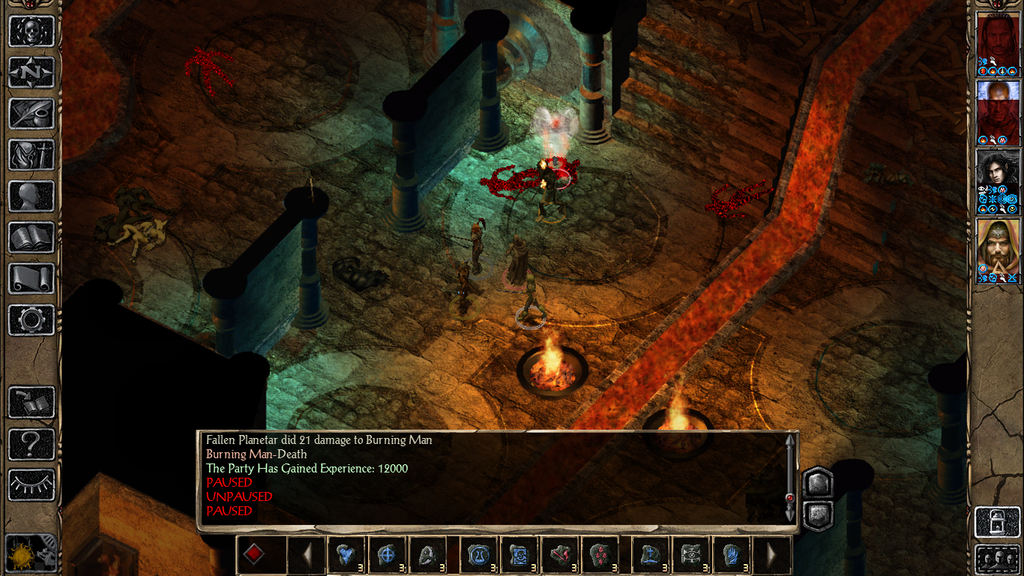Click the skull icon atop the left sidebar
Screen dimensions: 1024x576
[31, 31]
